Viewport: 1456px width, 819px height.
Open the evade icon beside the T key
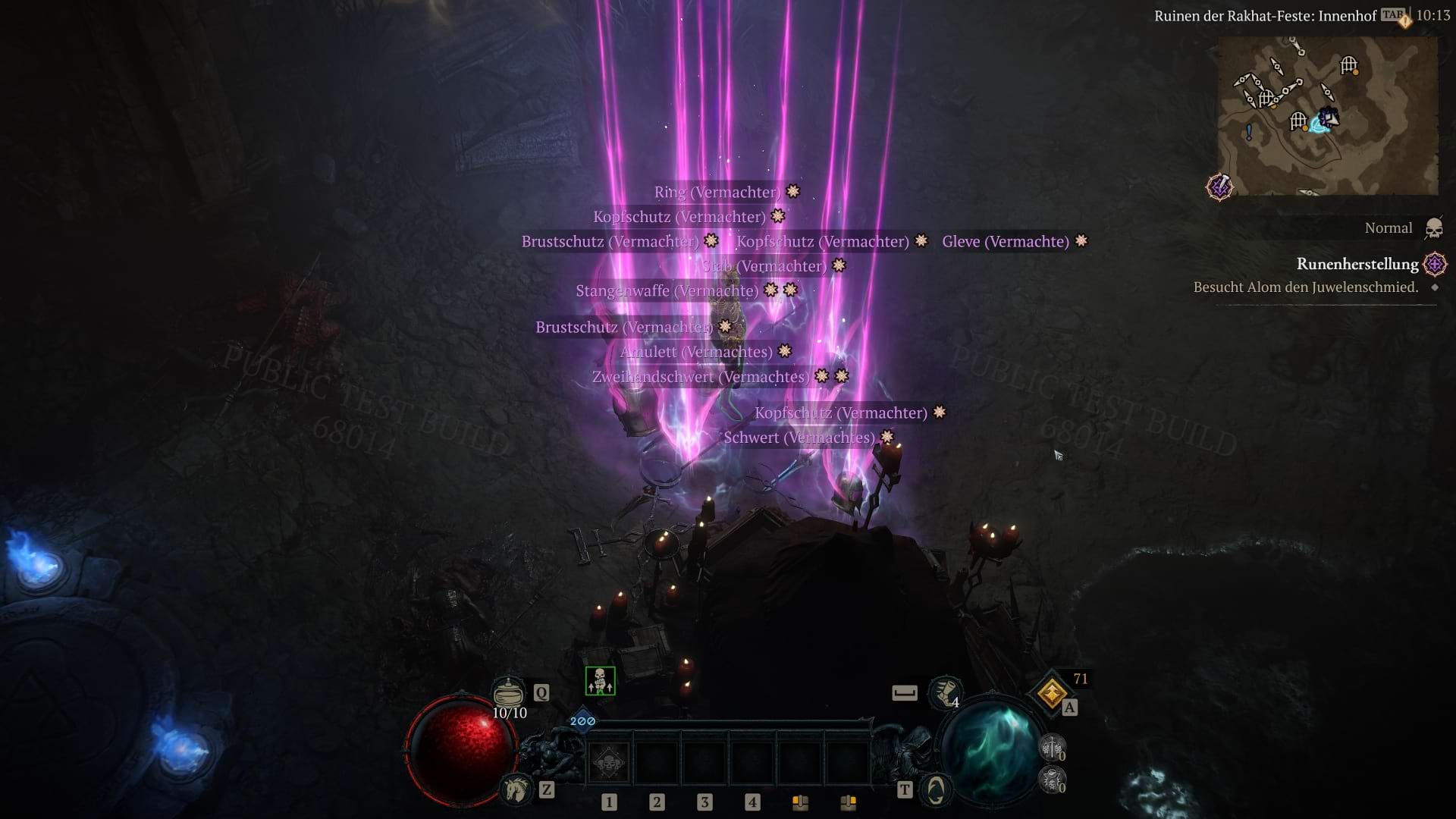935,789
